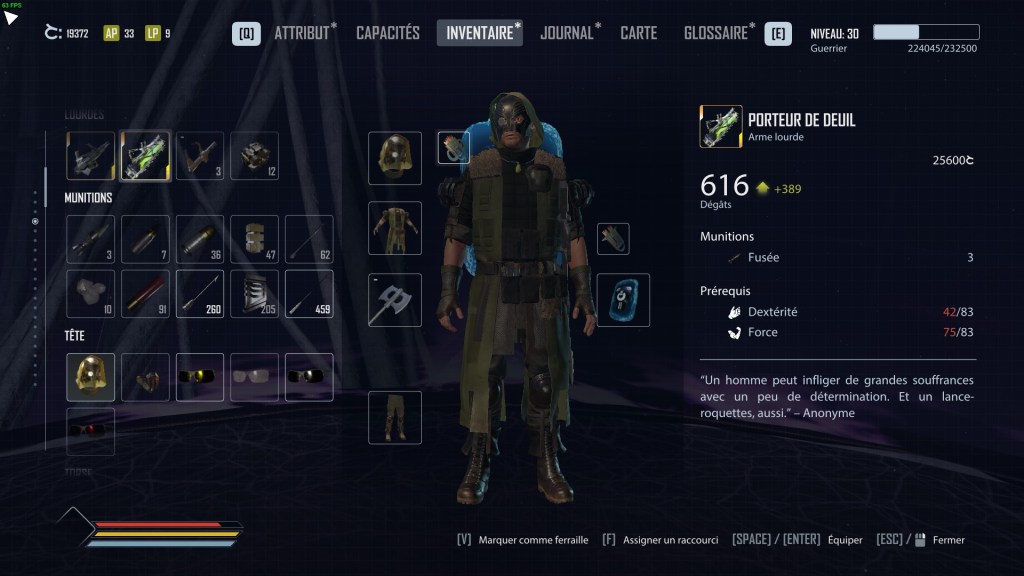Click the equipped helmet slot

395,158
